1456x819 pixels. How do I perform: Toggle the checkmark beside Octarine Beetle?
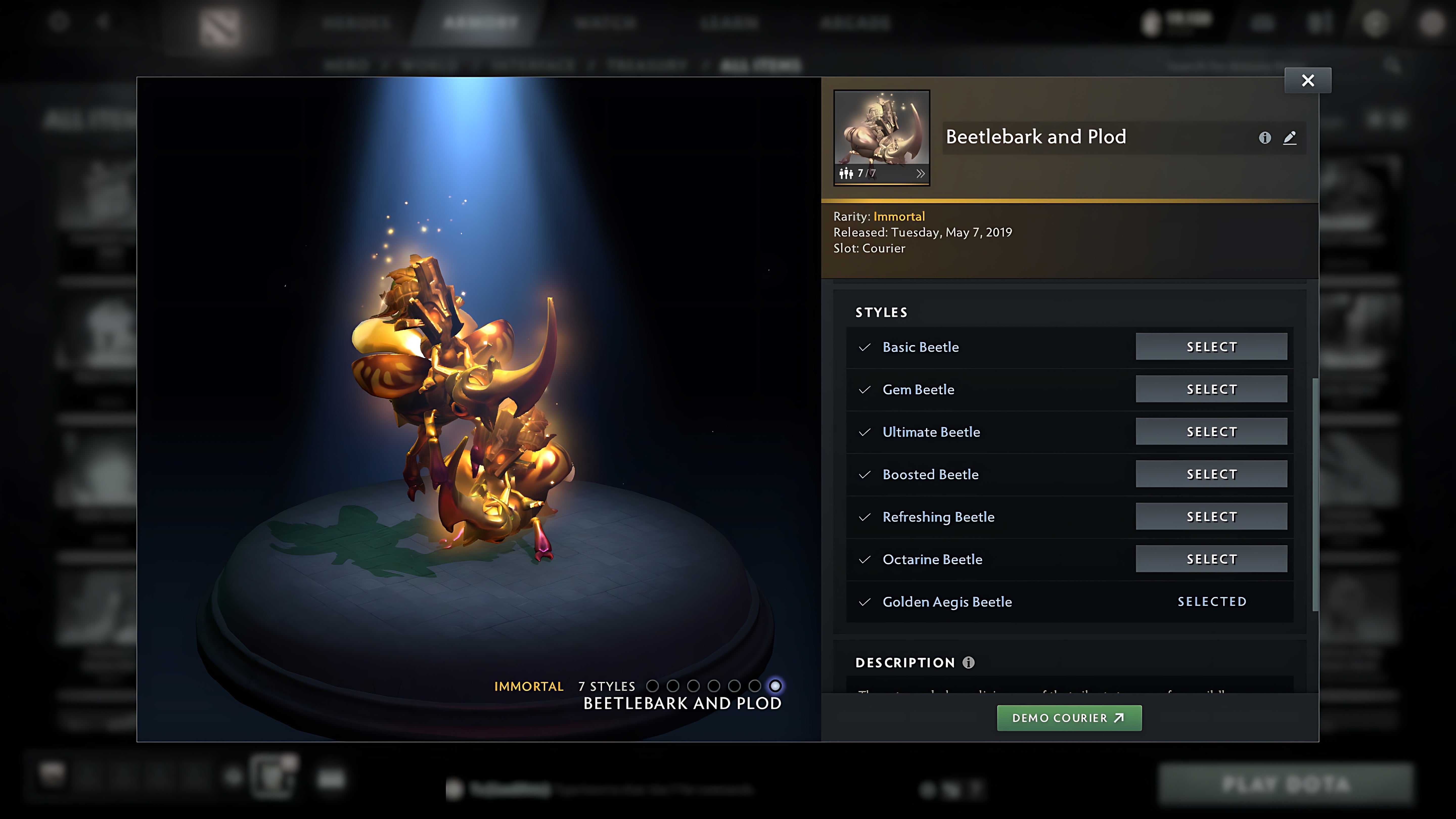coord(864,559)
